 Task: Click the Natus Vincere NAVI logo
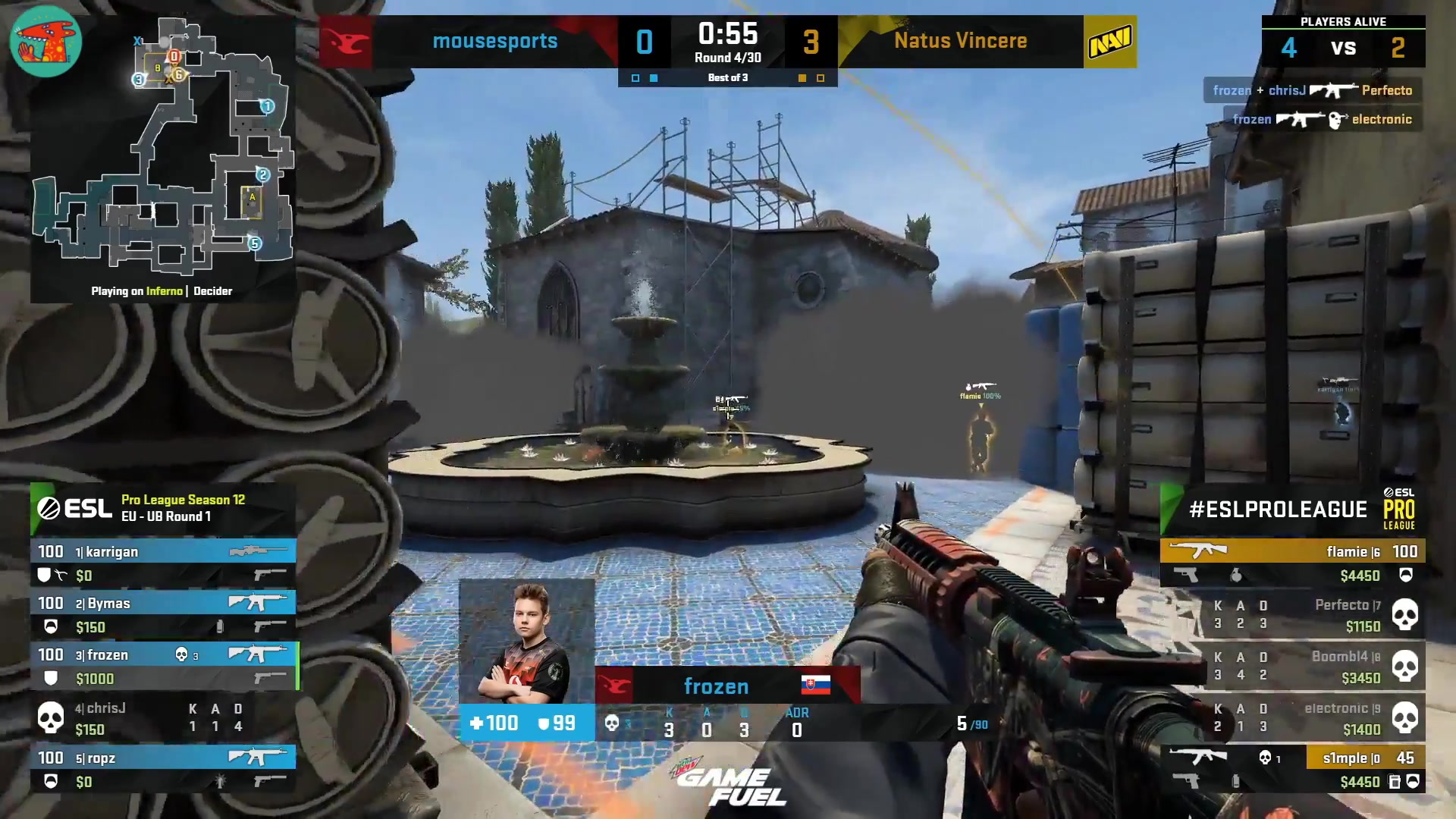pyautogui.click(x=1109, y=42)
